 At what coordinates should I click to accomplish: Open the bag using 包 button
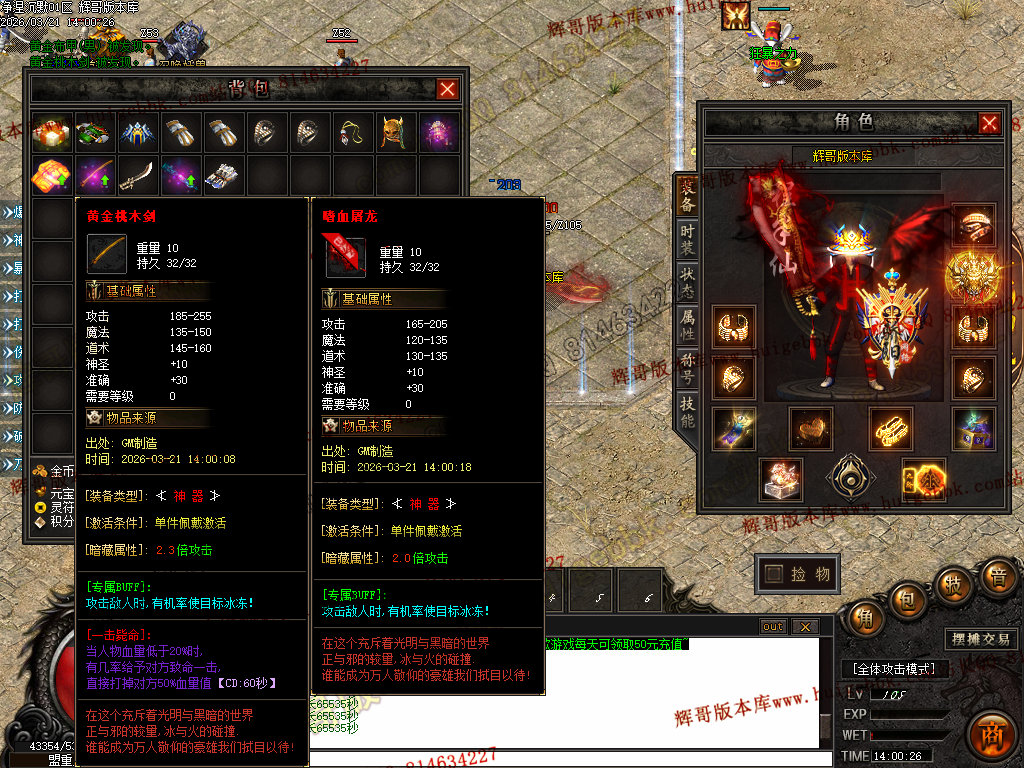[x=908, y=600]
